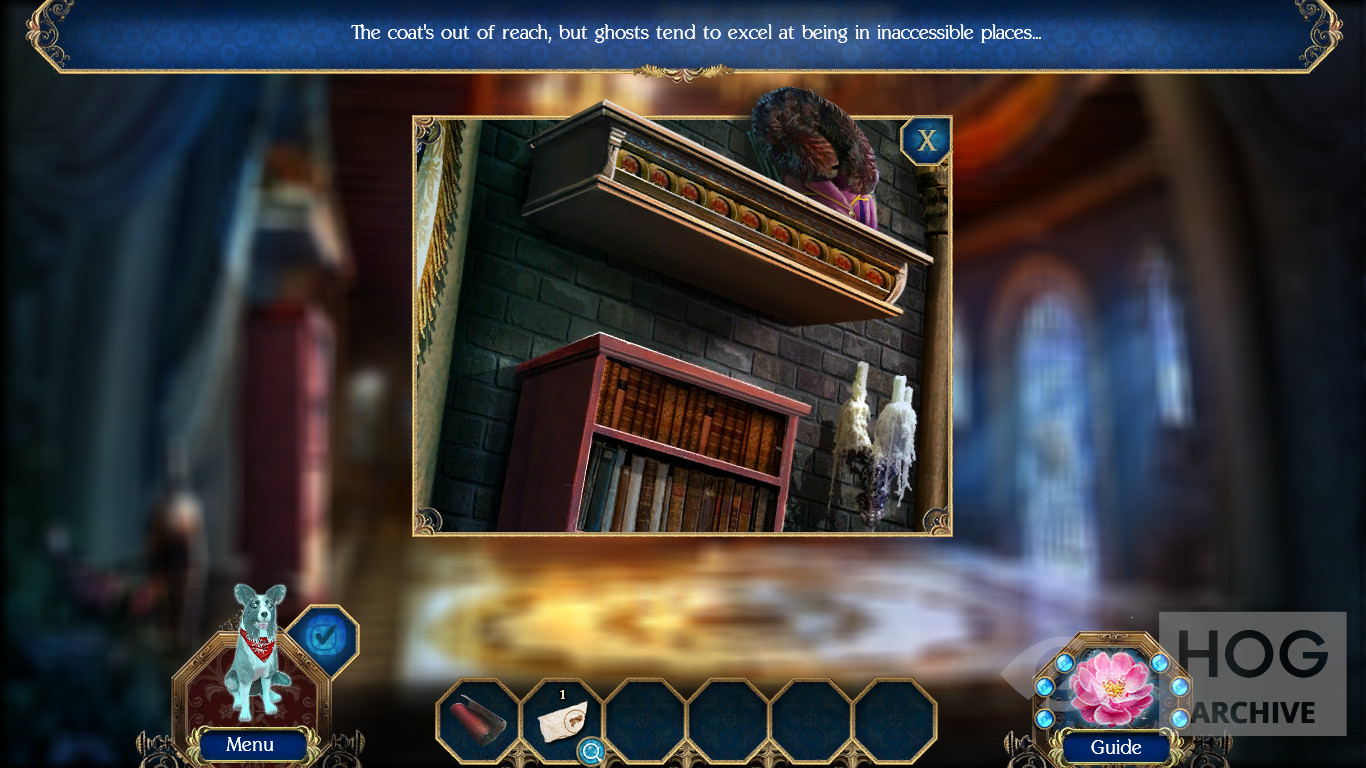Open the blue checkmark tasks badge
This screenshot has height=768, width=1366.
(x=323, y=640)
